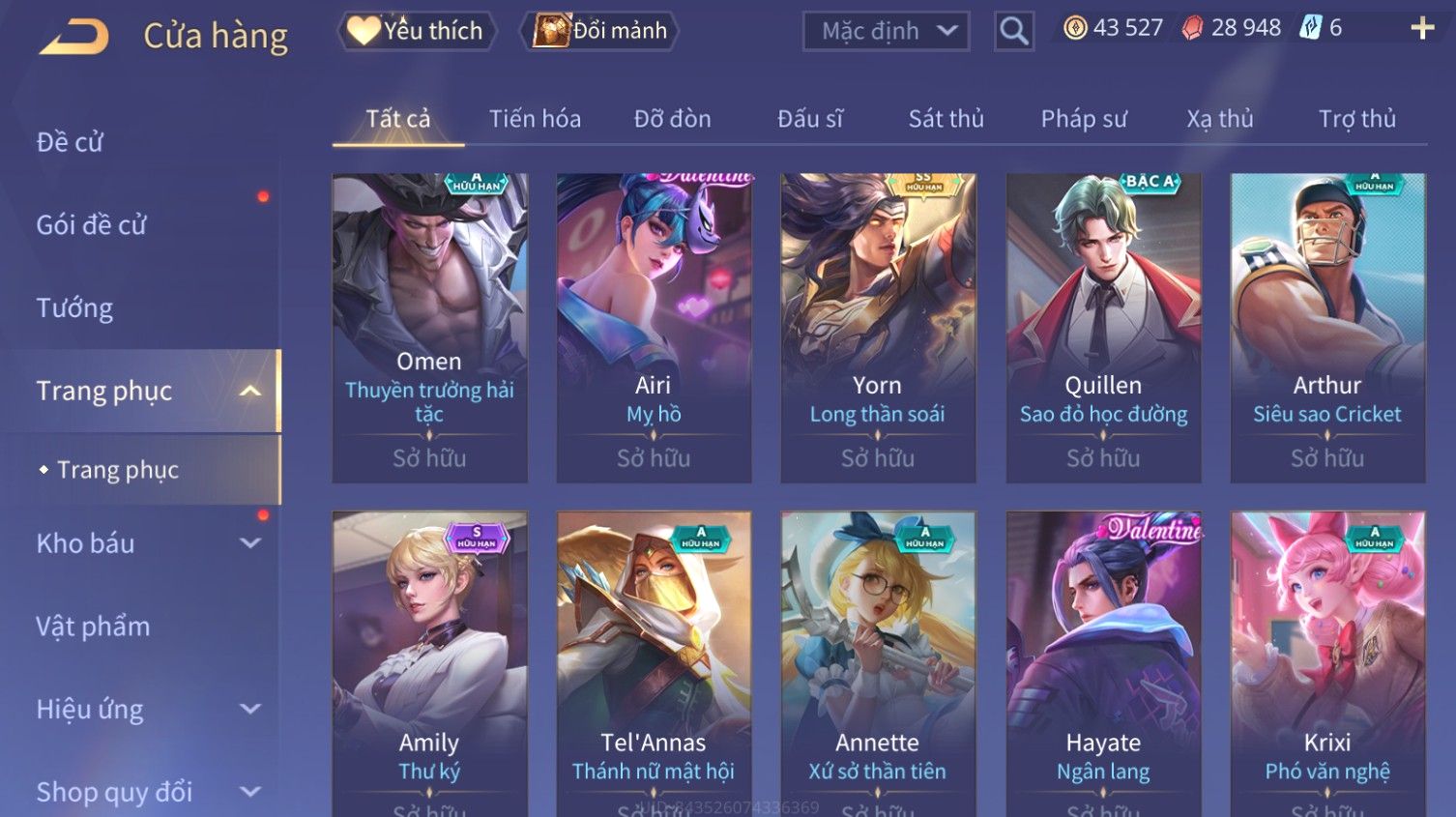
Task: Switch to the Tiến hóa tab
Action: tap(535, 119)
